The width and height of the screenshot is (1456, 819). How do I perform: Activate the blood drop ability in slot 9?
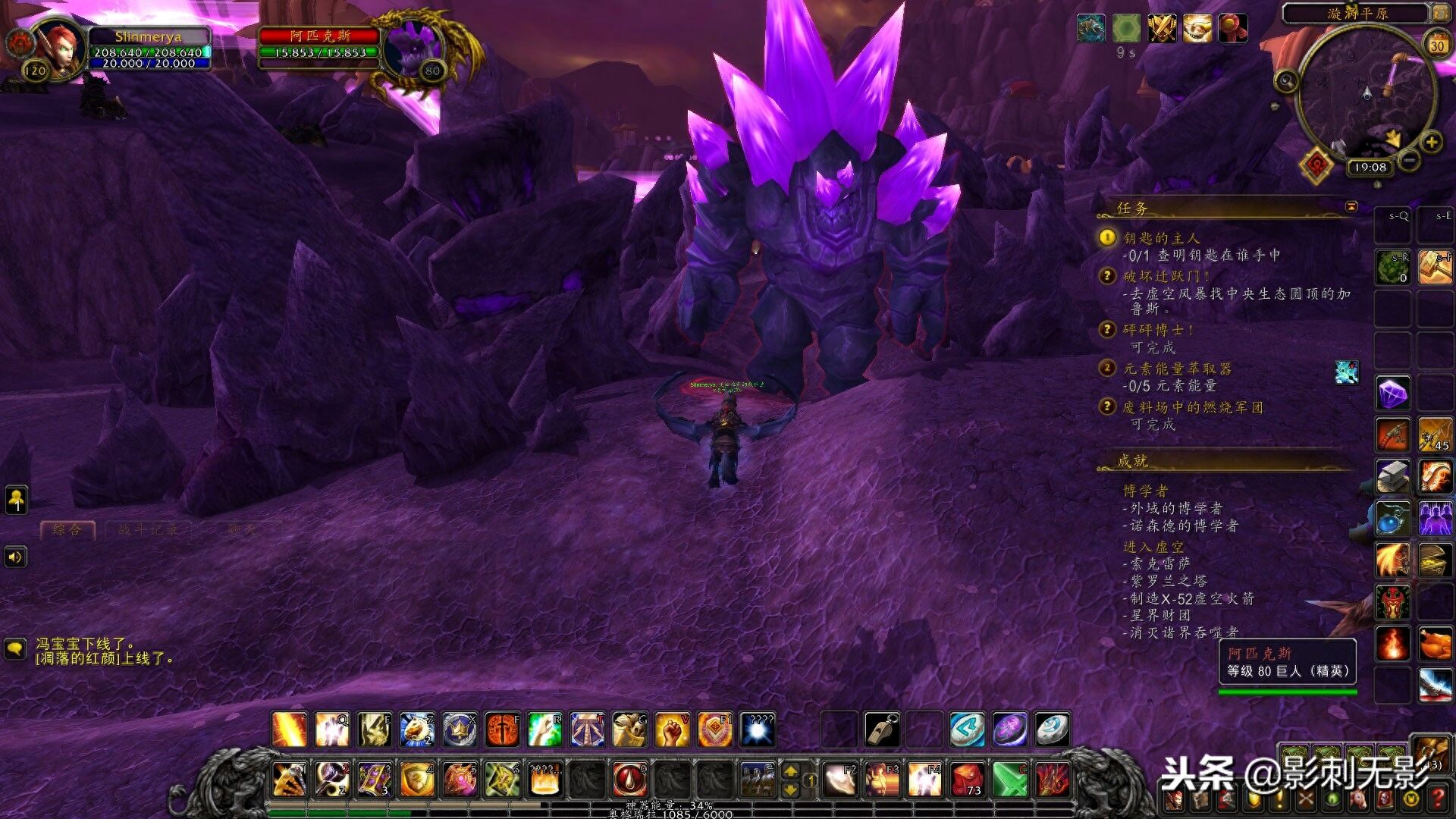click(629, 779)
